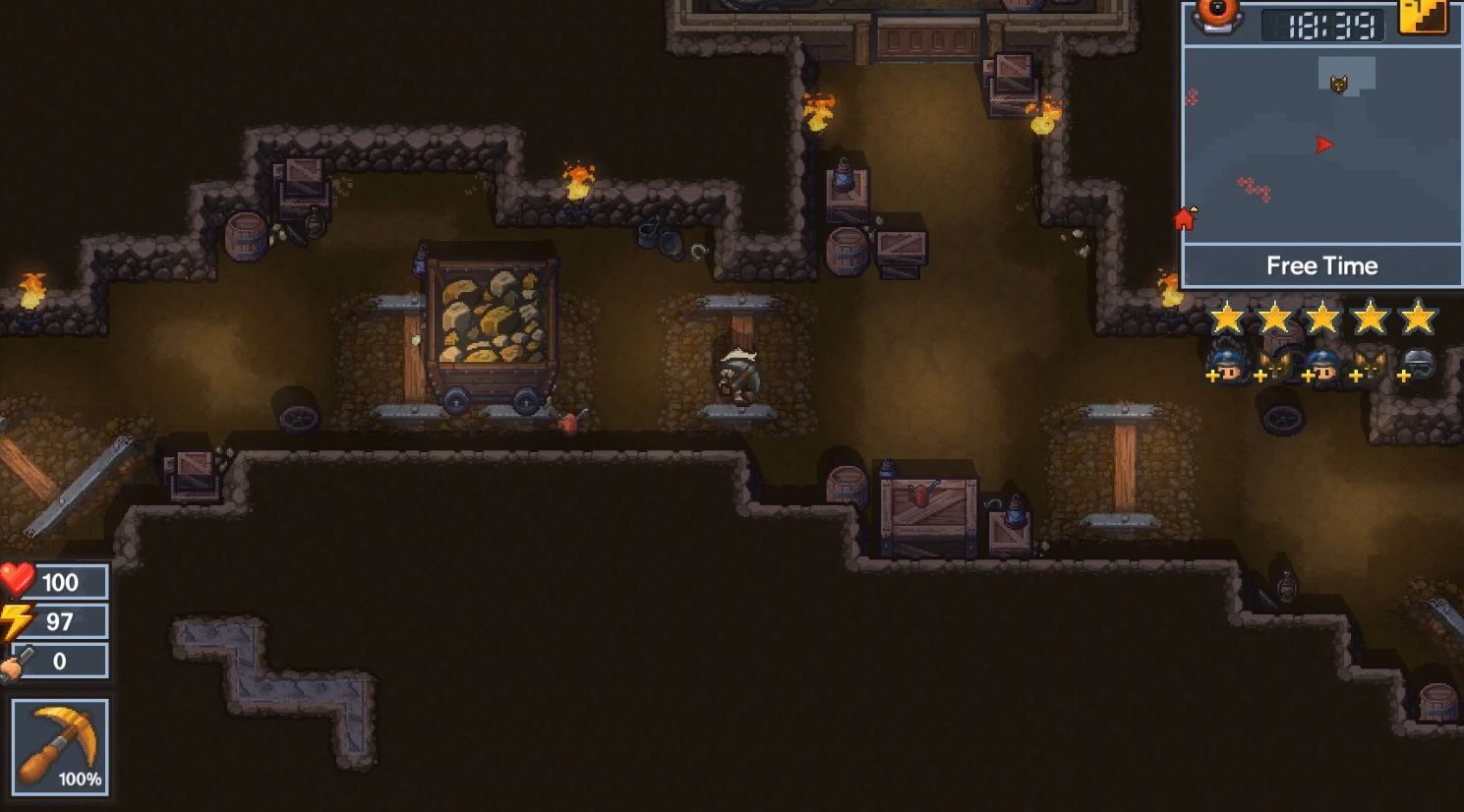
Task: Select the equipped pickaxe slot
Action: (x=60, y=746)
